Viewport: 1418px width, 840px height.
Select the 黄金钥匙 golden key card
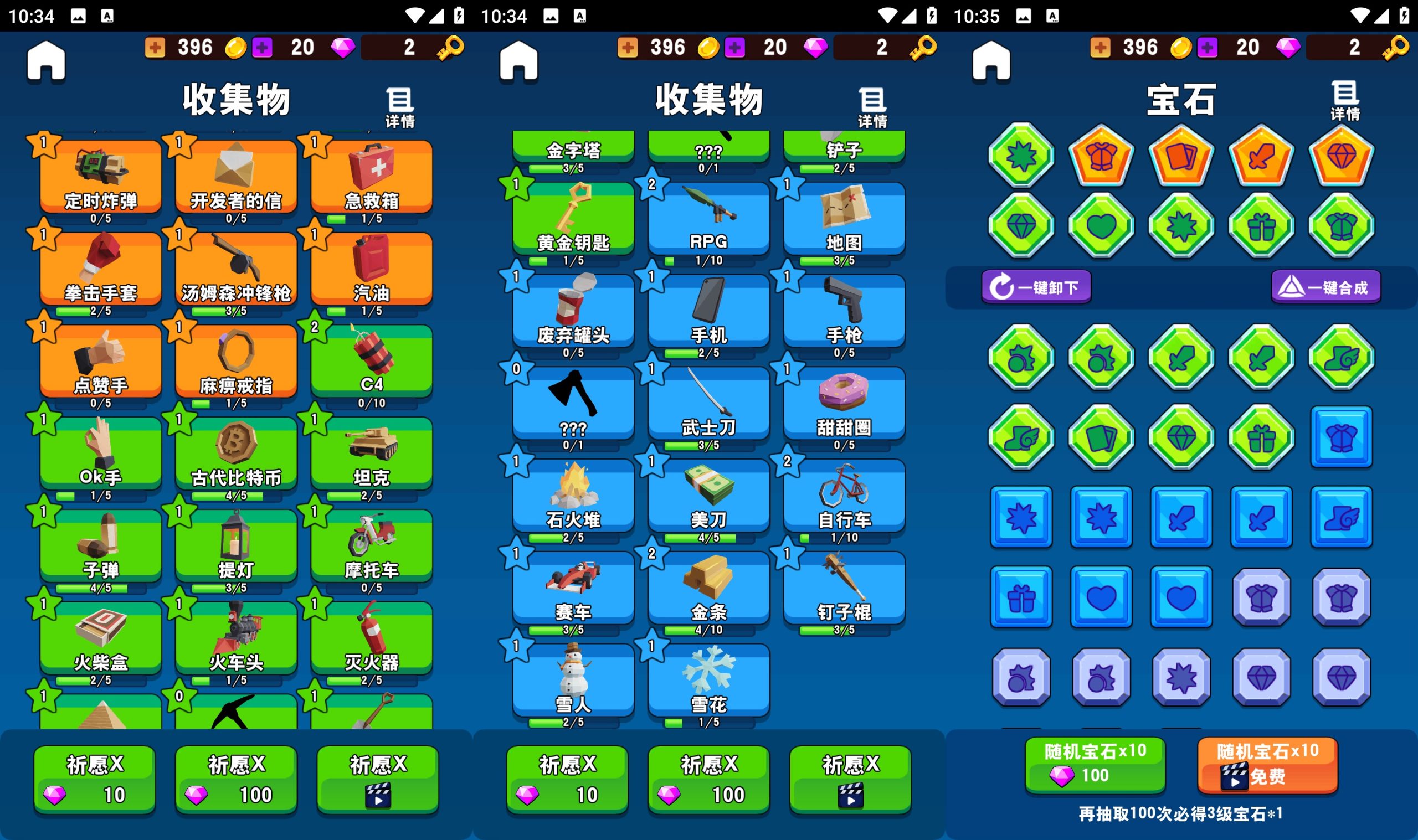[573, 219]
